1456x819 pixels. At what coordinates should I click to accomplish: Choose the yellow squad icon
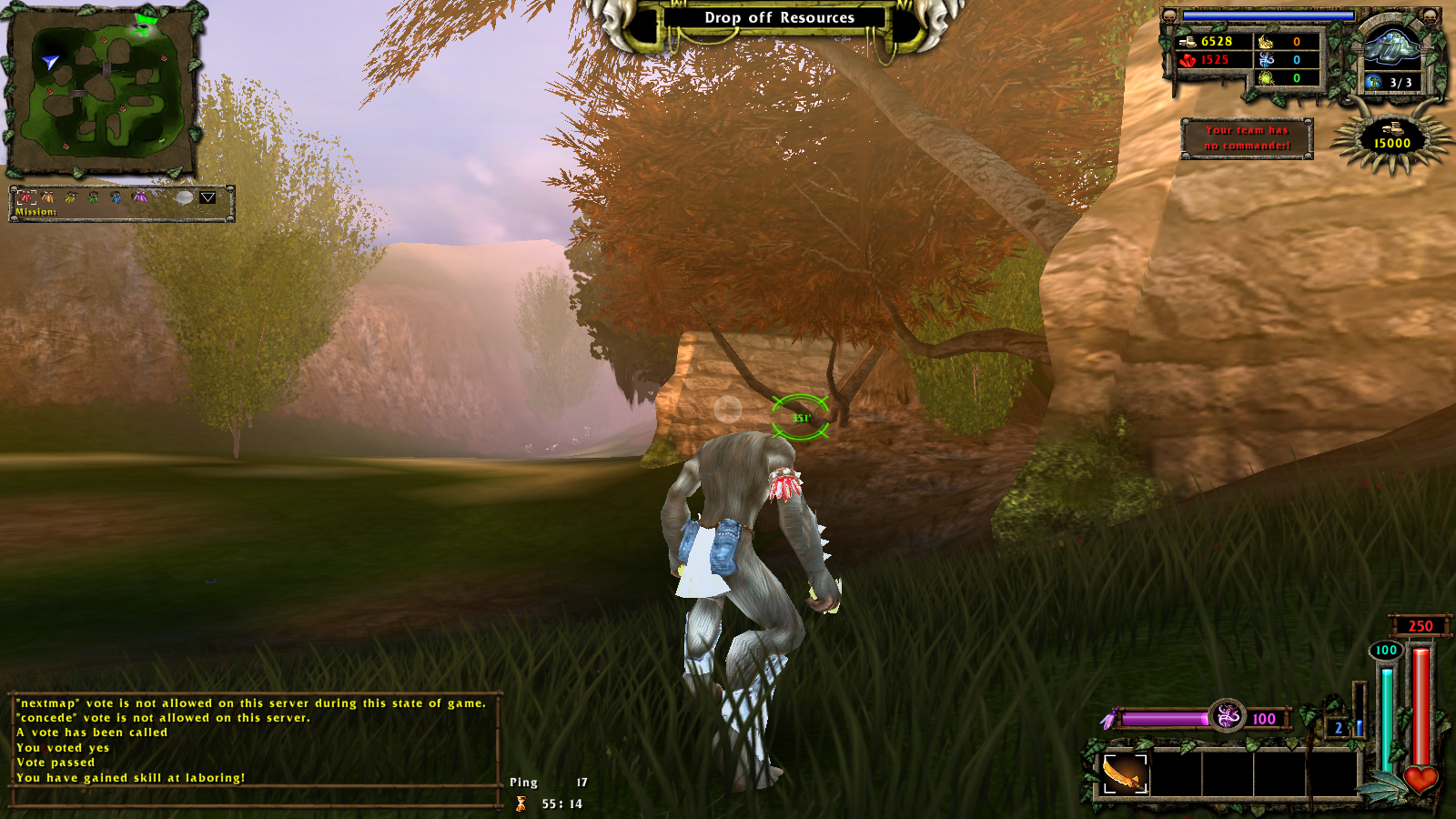point(71,197)
